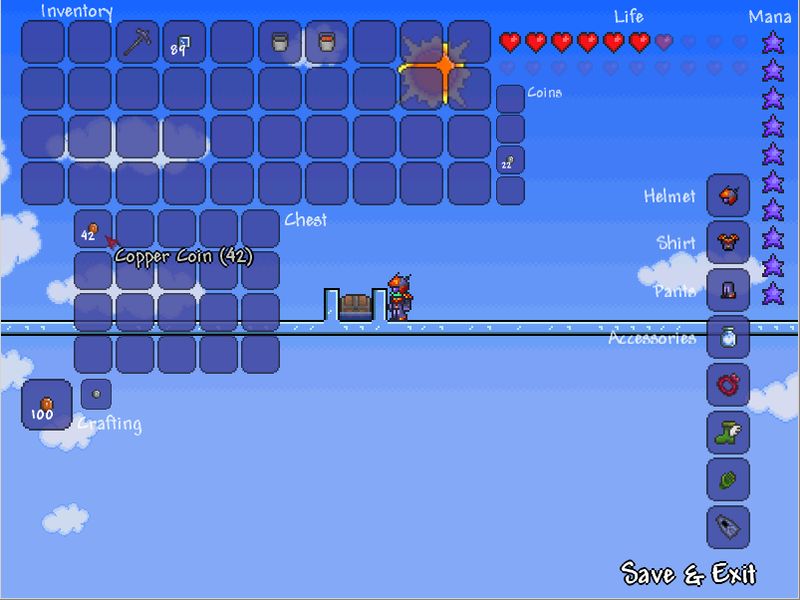Screen dimensions: 800x600
Task: Choose the small silver coin crafting recipe
Action: click(96, 394)
